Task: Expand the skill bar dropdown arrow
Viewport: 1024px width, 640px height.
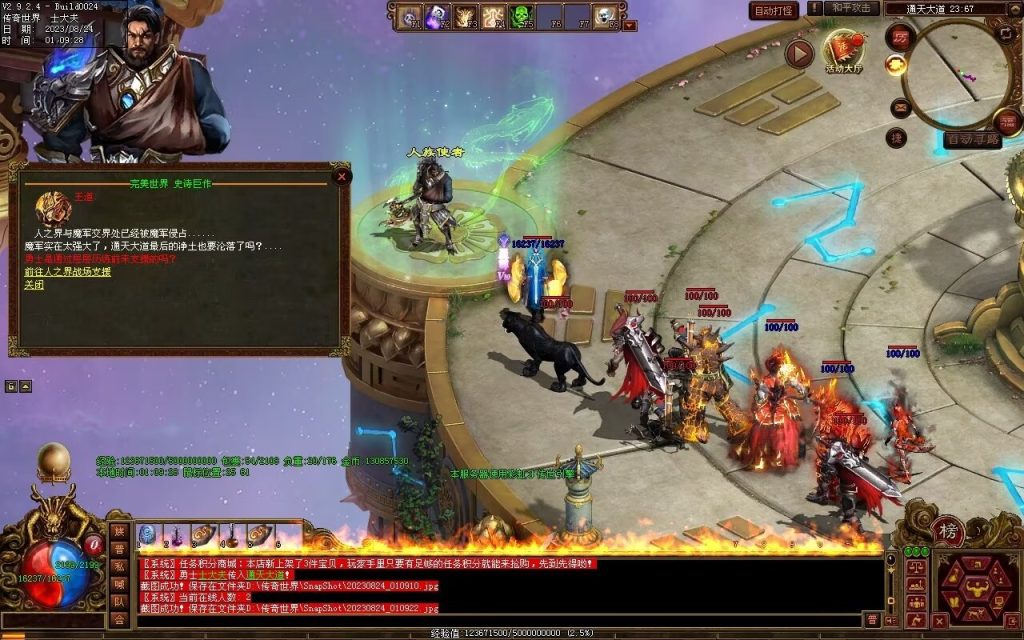Action: pos(629,26)
